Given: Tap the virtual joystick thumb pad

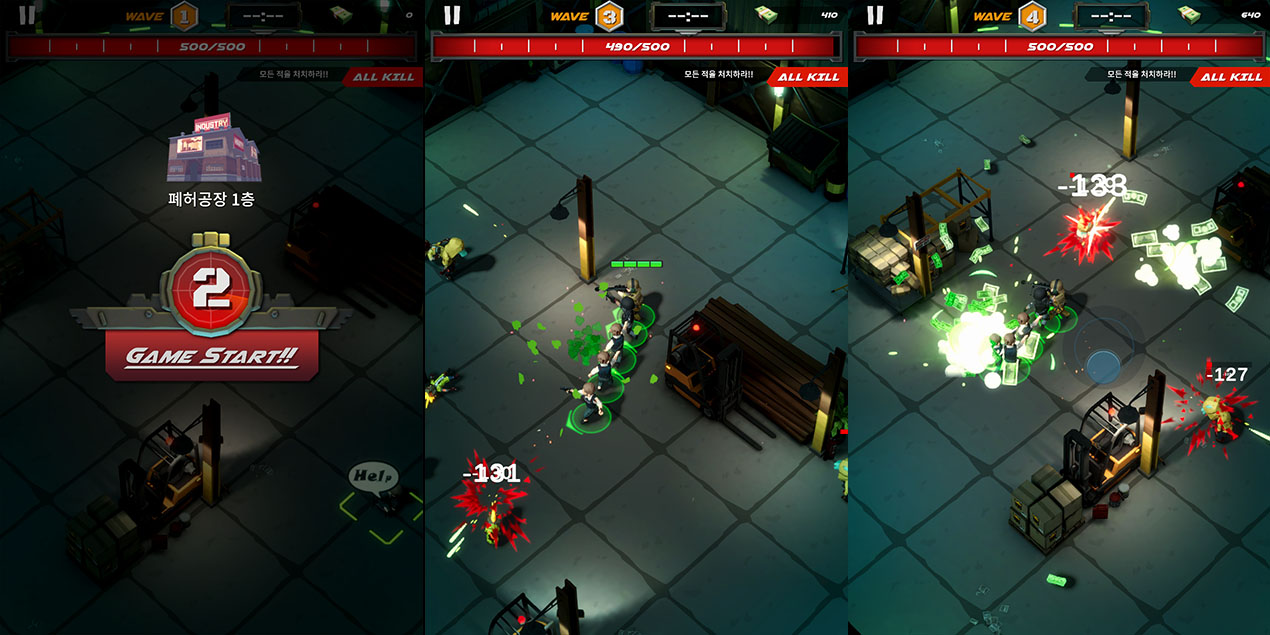Looking at the screenshot, I should [x=1103, y=366].
